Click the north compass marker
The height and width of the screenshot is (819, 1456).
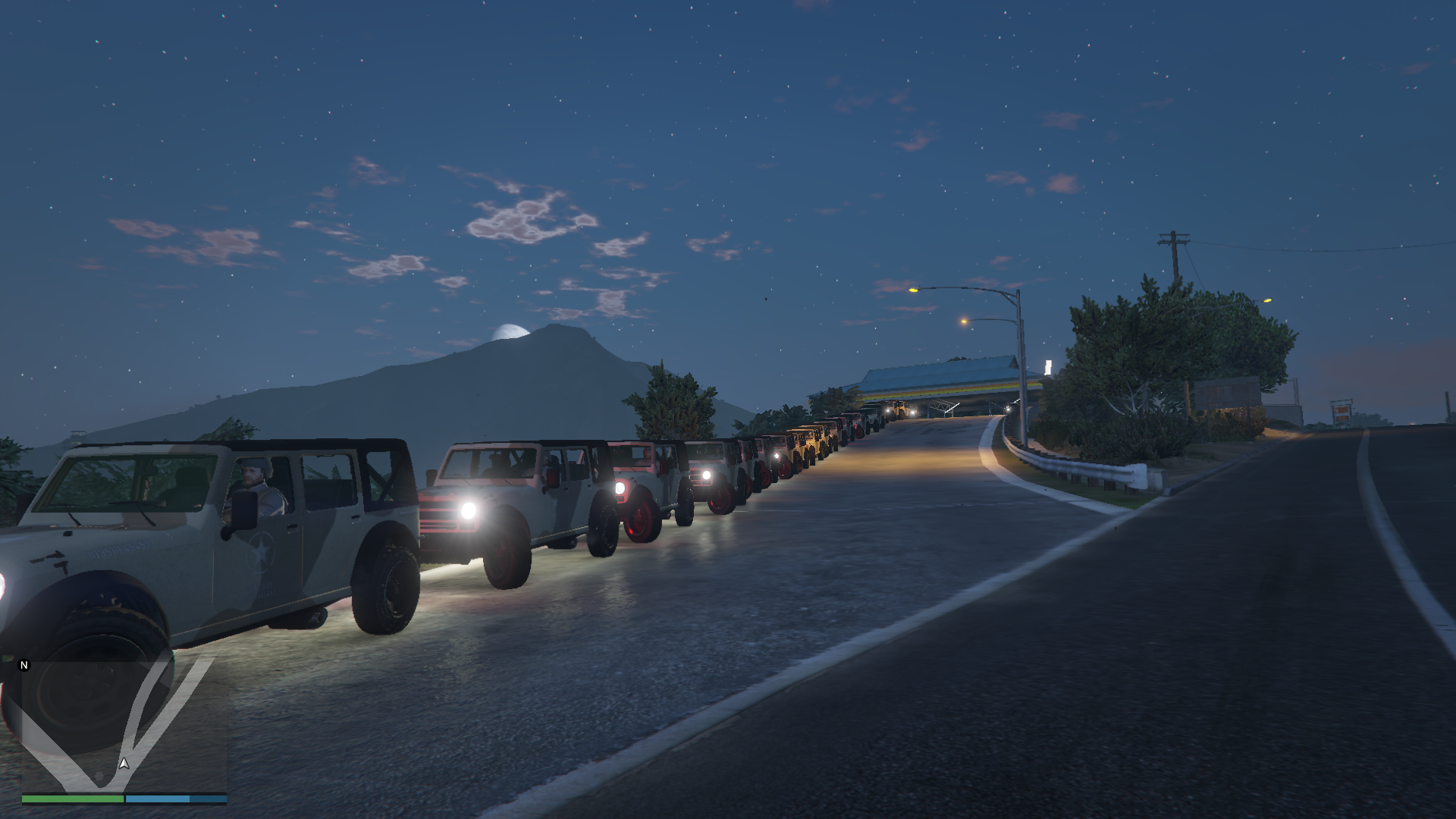pyautogui.click(x=24, y=665)
